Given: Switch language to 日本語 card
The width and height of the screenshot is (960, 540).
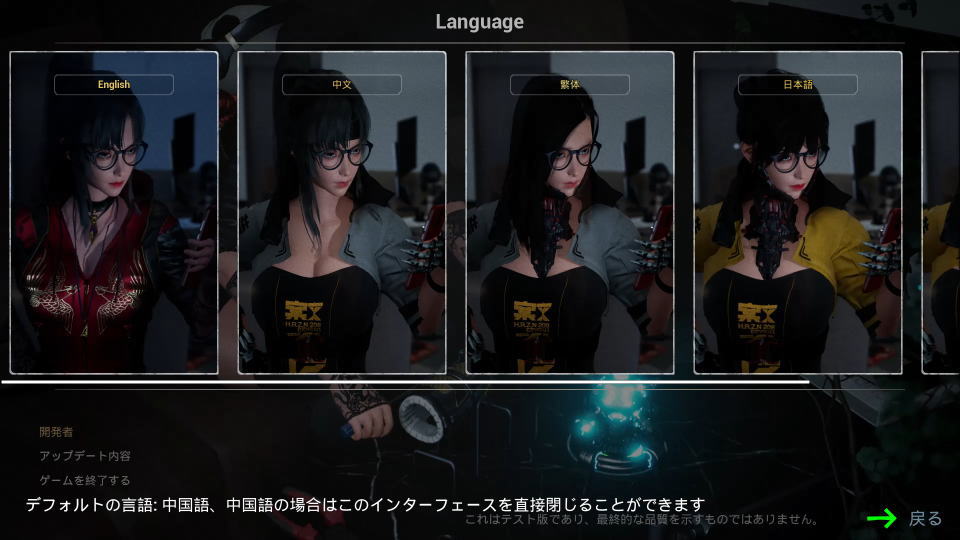Looking at the screenshot, I should [798, 212].
